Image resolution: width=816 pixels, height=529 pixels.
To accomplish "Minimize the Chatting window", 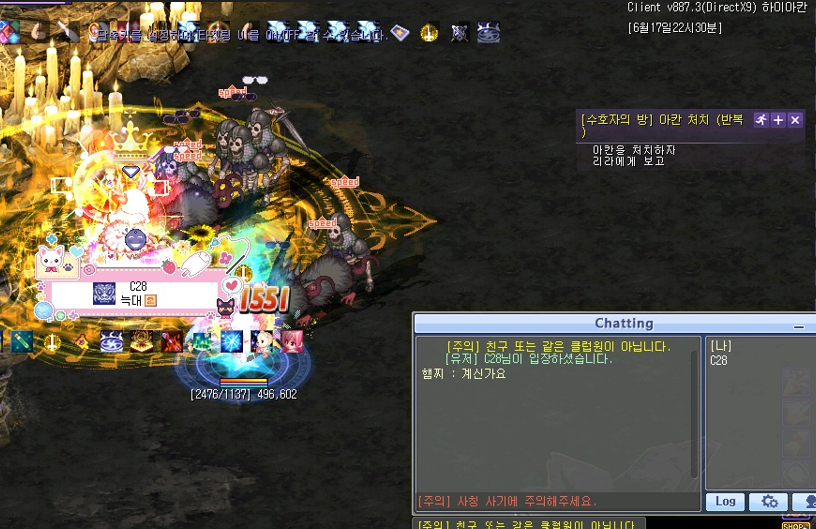I will (798, 326).
